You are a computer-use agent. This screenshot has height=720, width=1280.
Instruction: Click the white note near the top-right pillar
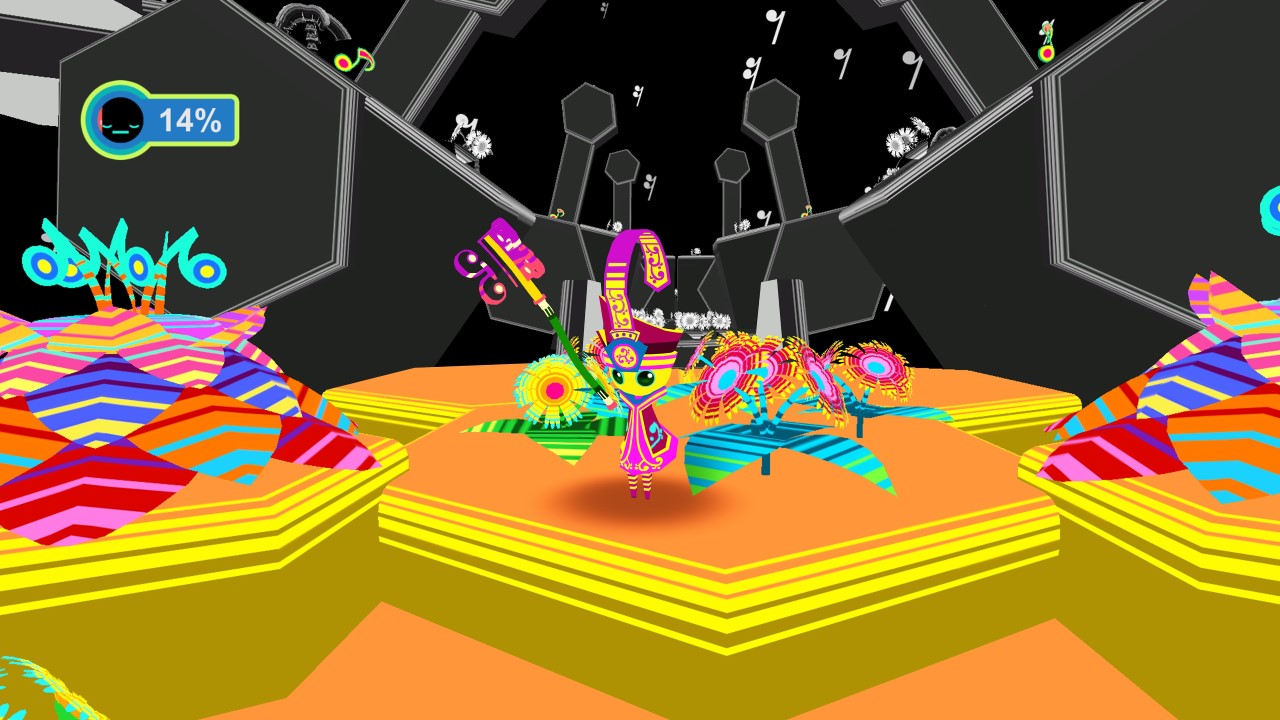(910, 60)
